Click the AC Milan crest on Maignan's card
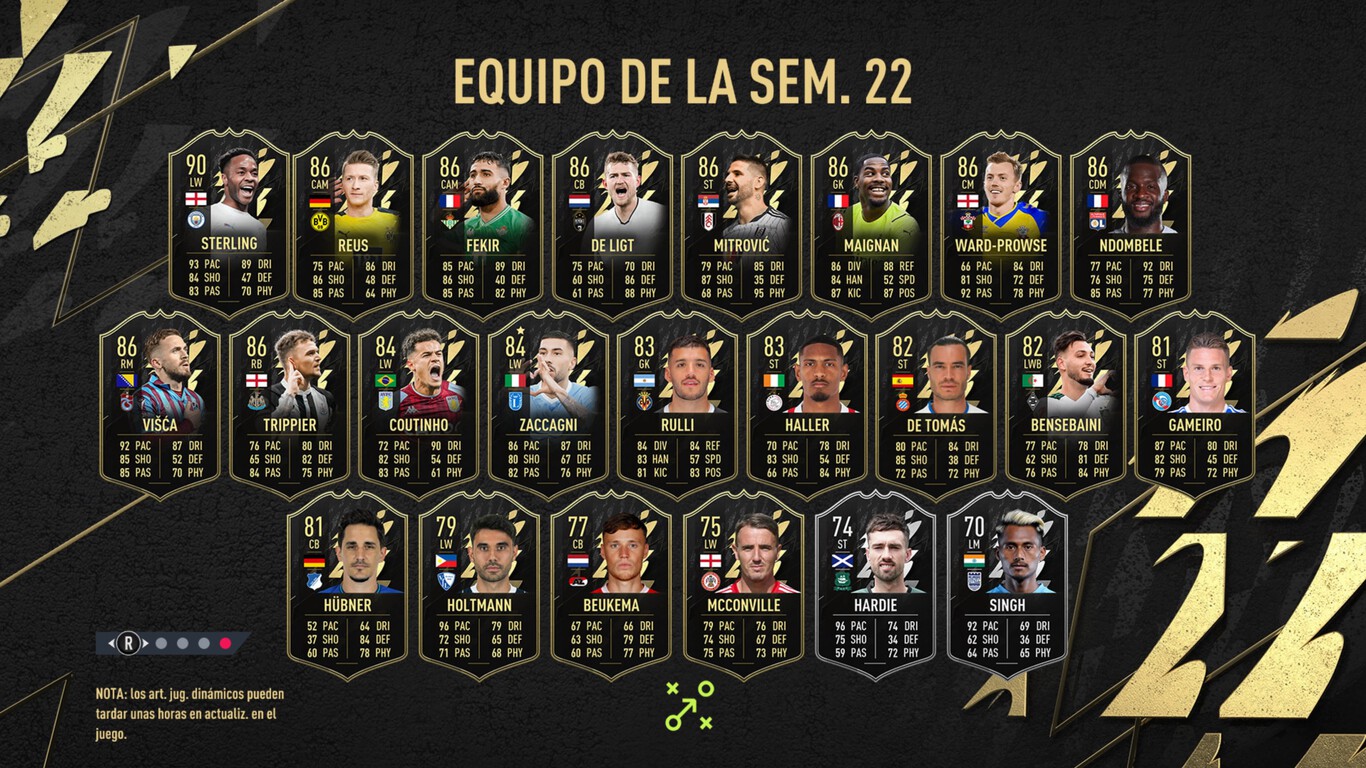Image resolution: width=1366 pixels, height=768 pixels. (x=838, y=222)
